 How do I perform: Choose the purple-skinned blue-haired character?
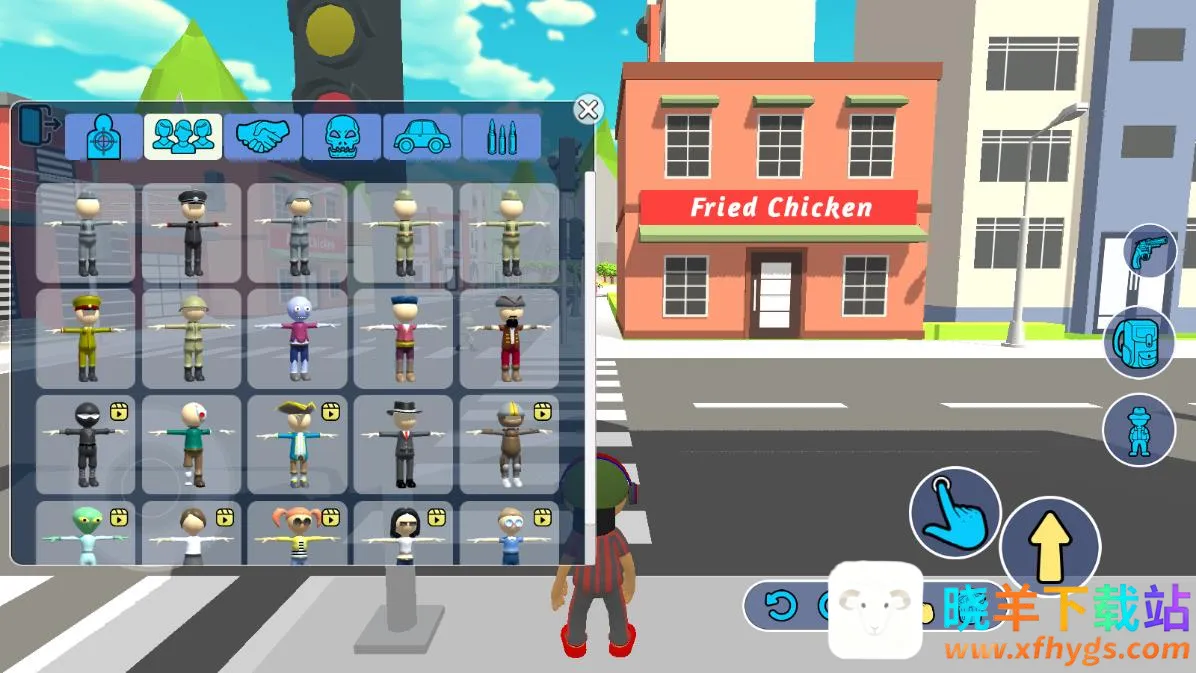click(x=297, y=338)
